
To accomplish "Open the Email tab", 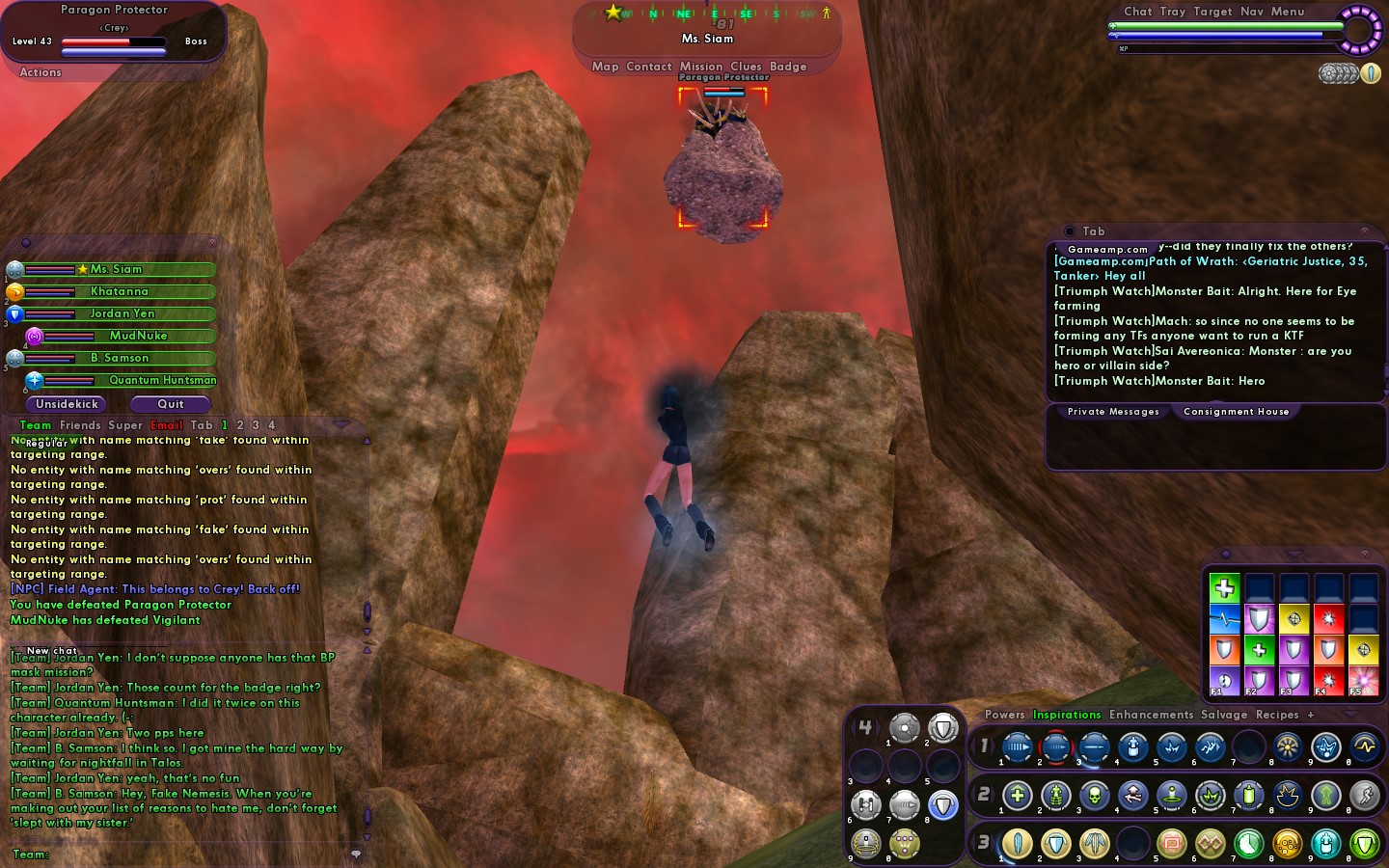I will 166,425.
